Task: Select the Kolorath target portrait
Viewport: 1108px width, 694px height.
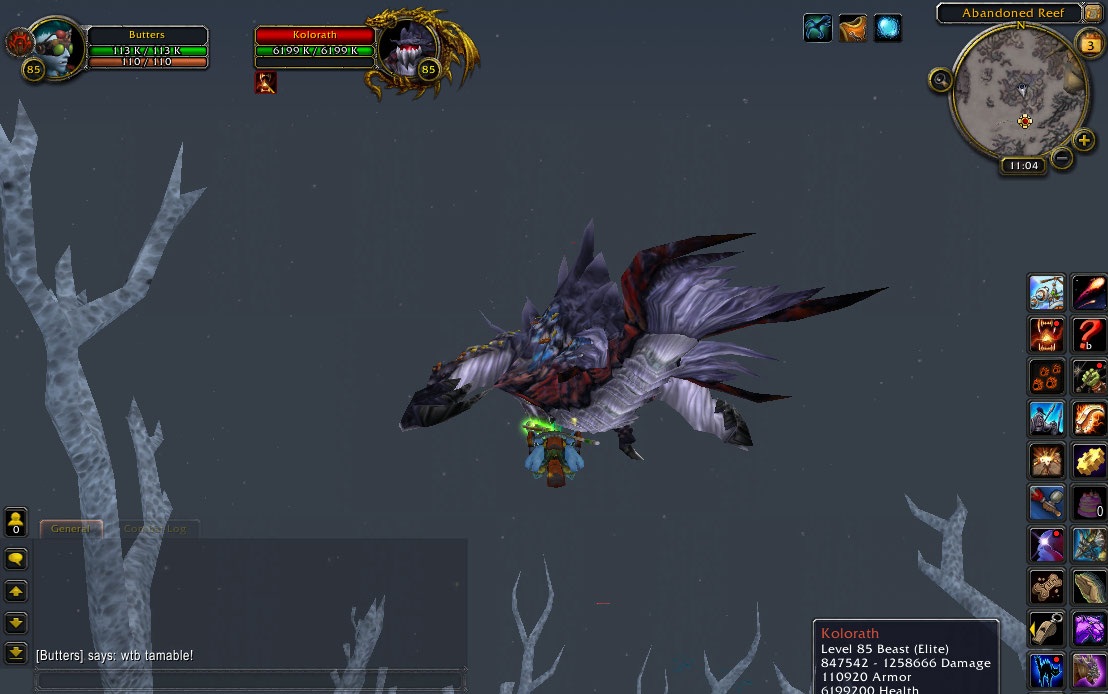Action: (x=408, y=48)
